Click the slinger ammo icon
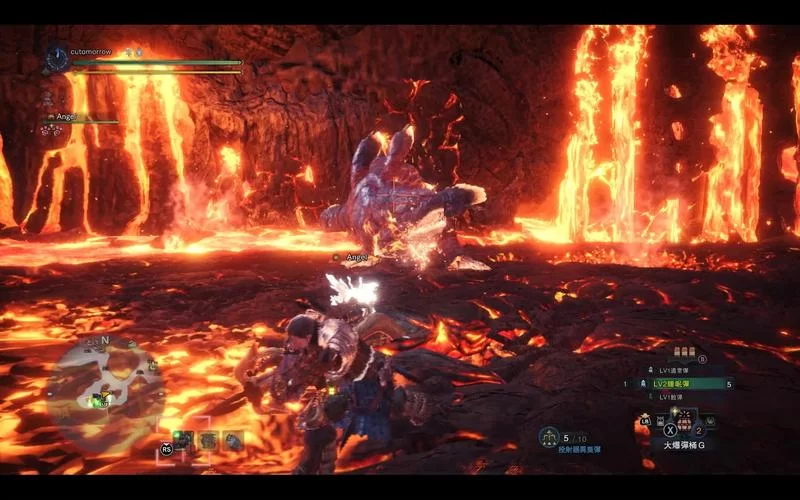This screenshot has height=500, width=800. click(x=548, y=437)
